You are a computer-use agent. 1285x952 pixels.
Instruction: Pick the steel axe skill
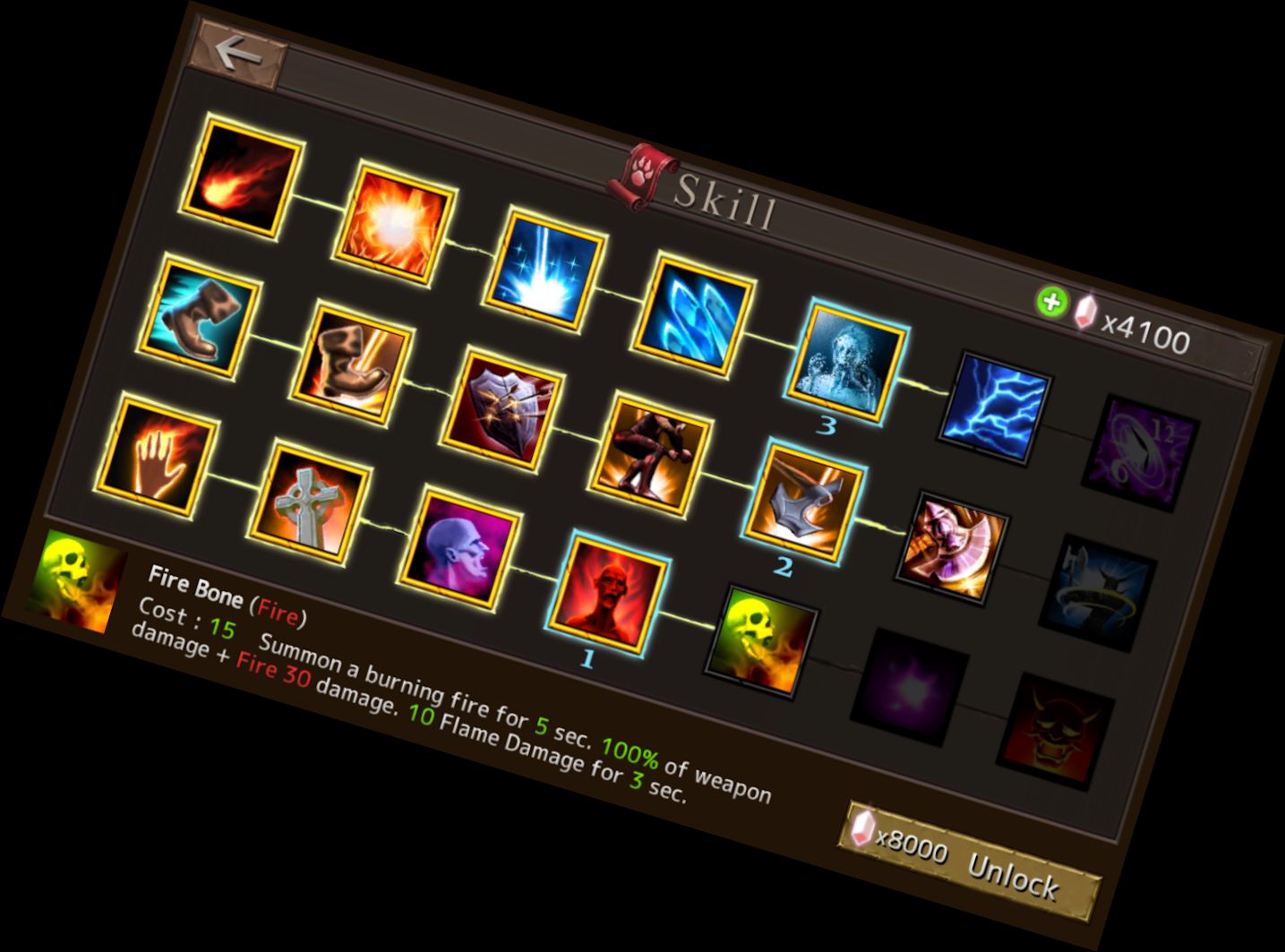[803, 502]
